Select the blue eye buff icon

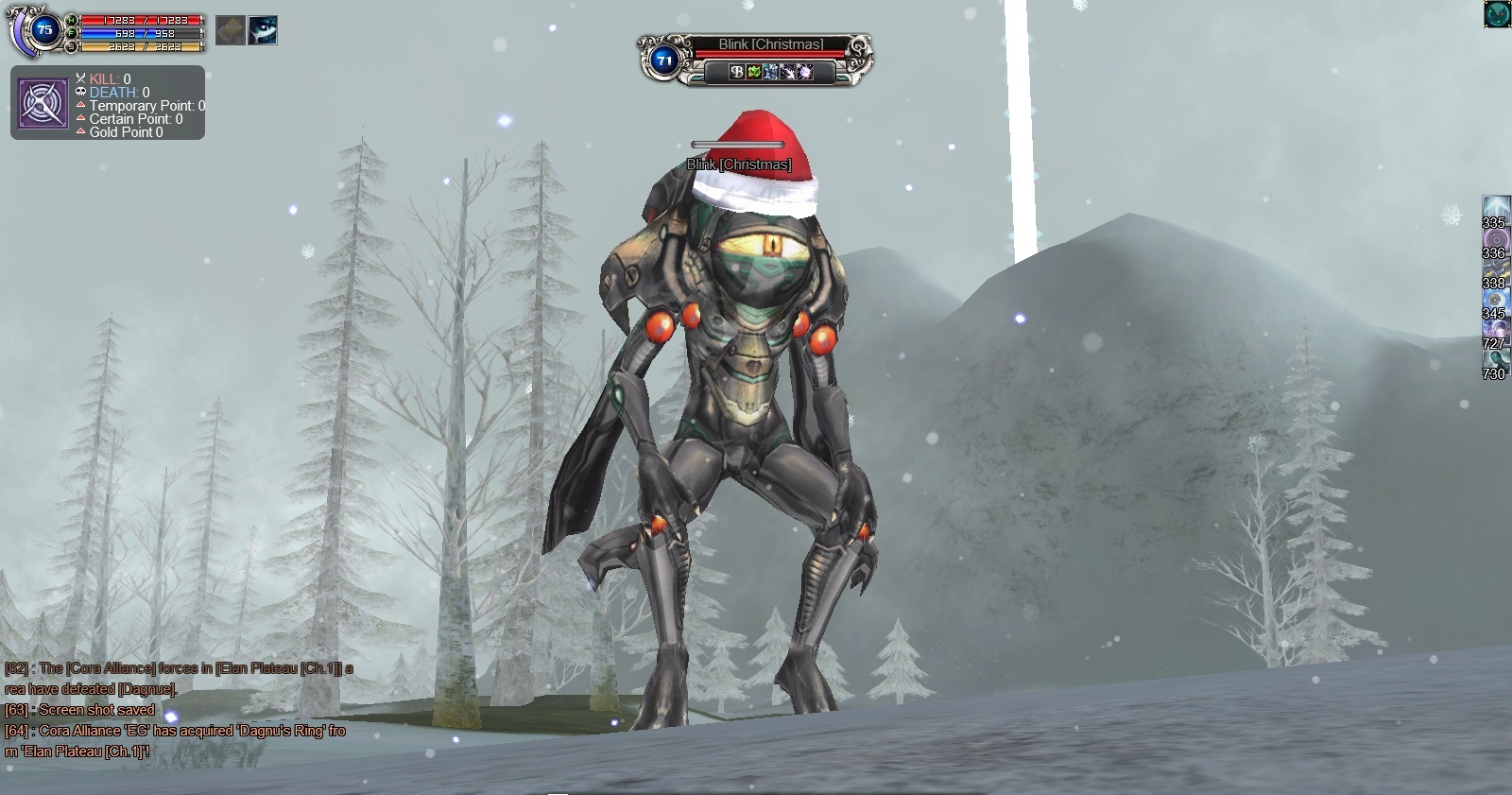(263, 30)
